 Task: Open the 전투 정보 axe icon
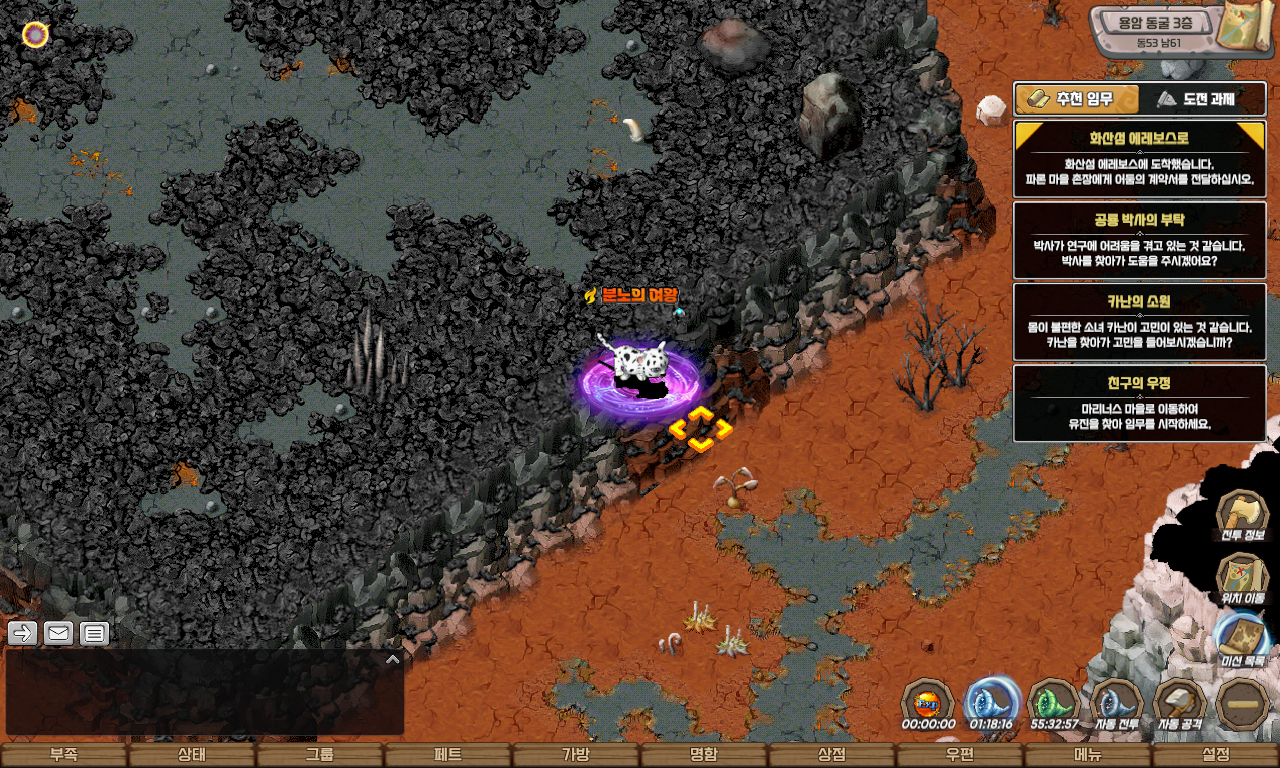[1242, 516]
